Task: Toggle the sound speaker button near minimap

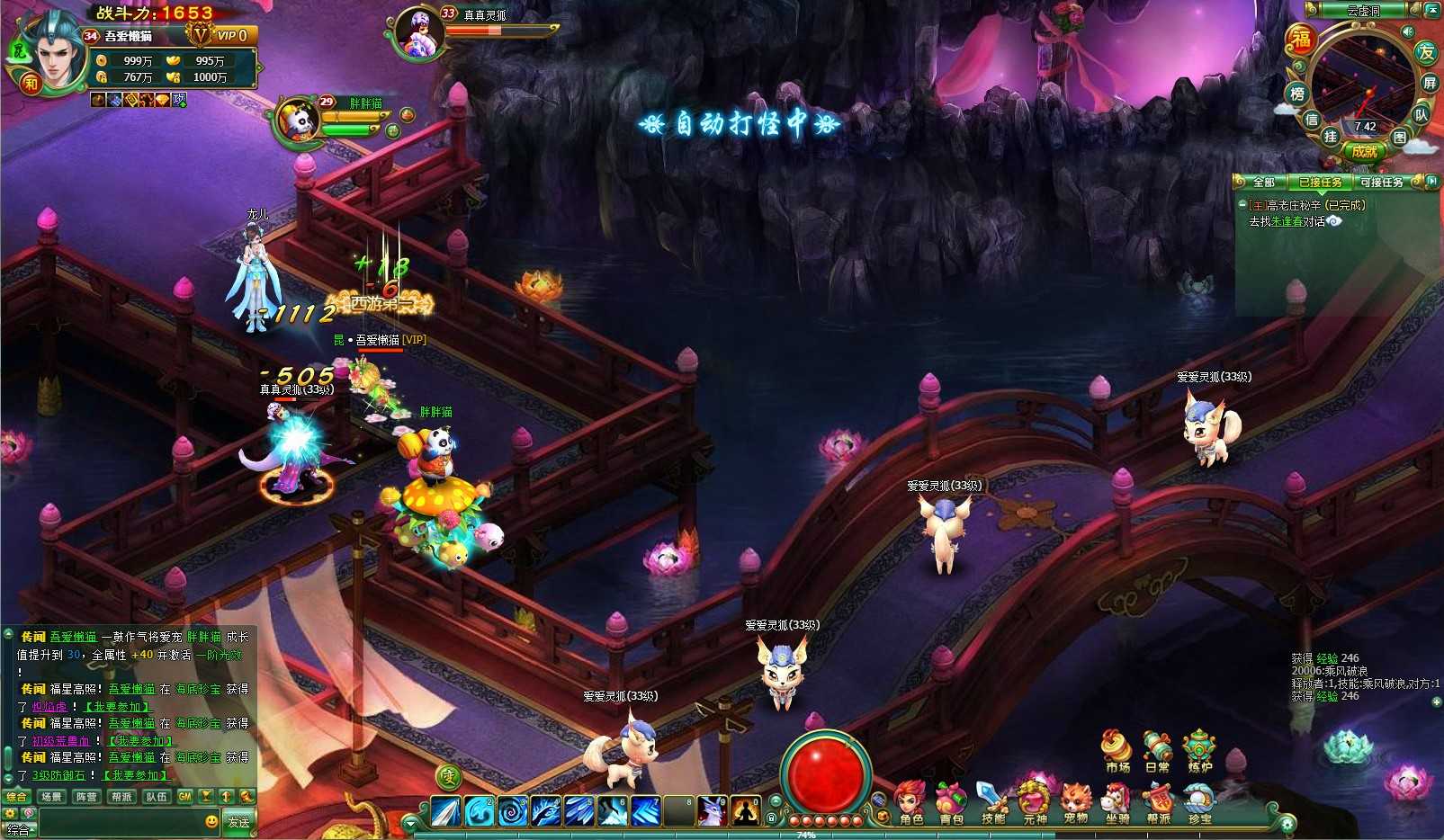Action: point(1407,31)
